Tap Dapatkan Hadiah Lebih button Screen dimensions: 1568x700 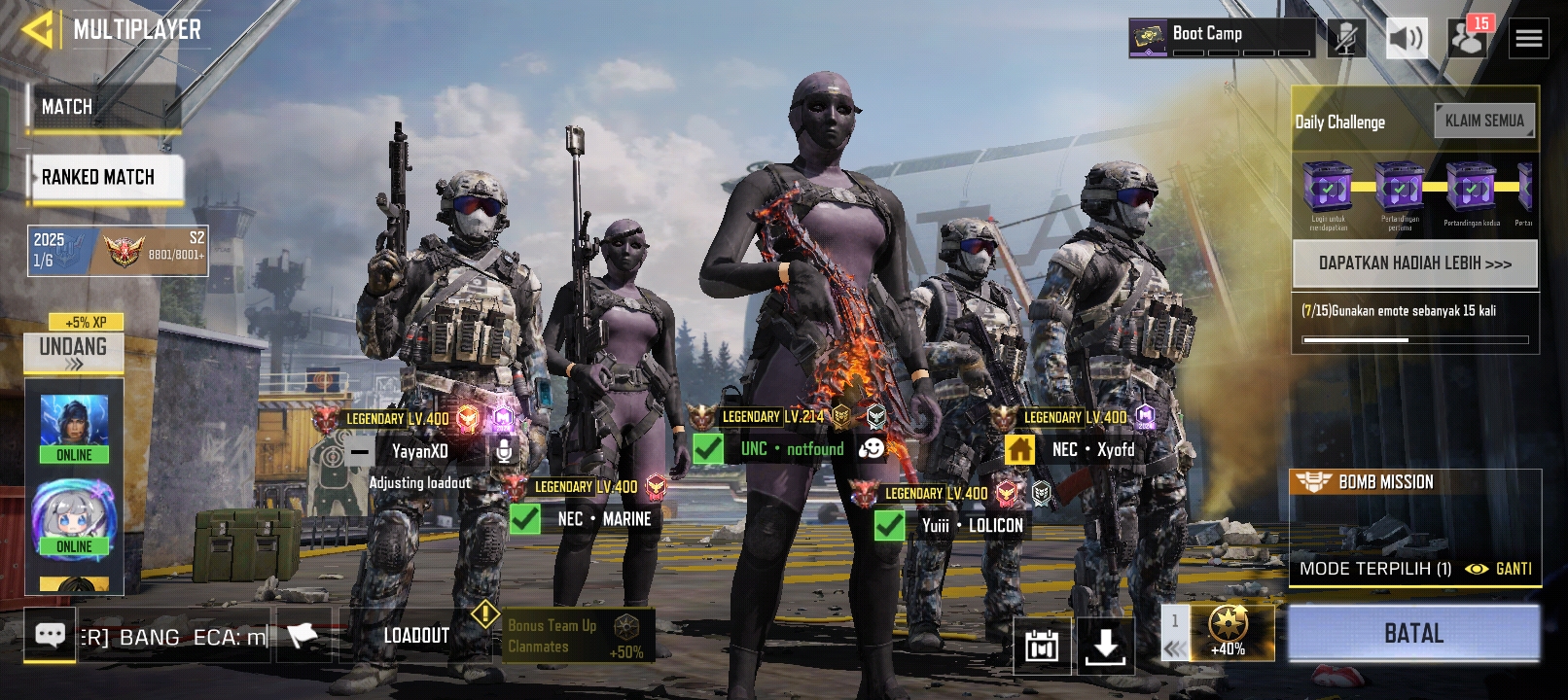coord(1414,263)
